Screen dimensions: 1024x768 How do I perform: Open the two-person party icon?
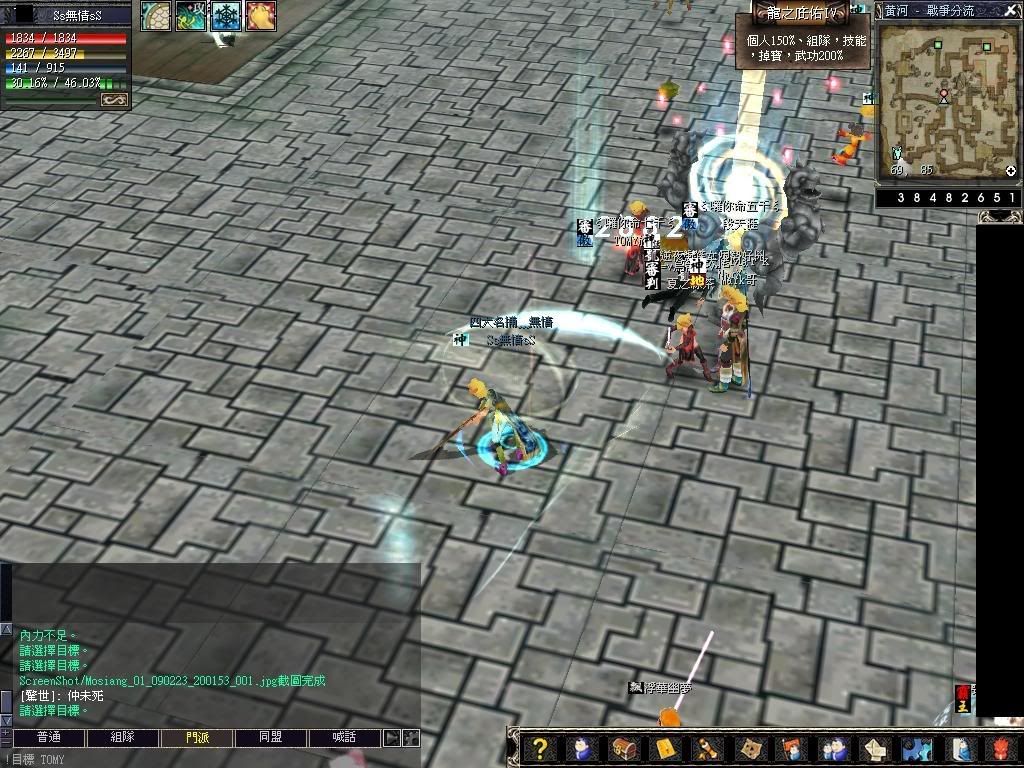pyautogui.click(x=830, y=748)
